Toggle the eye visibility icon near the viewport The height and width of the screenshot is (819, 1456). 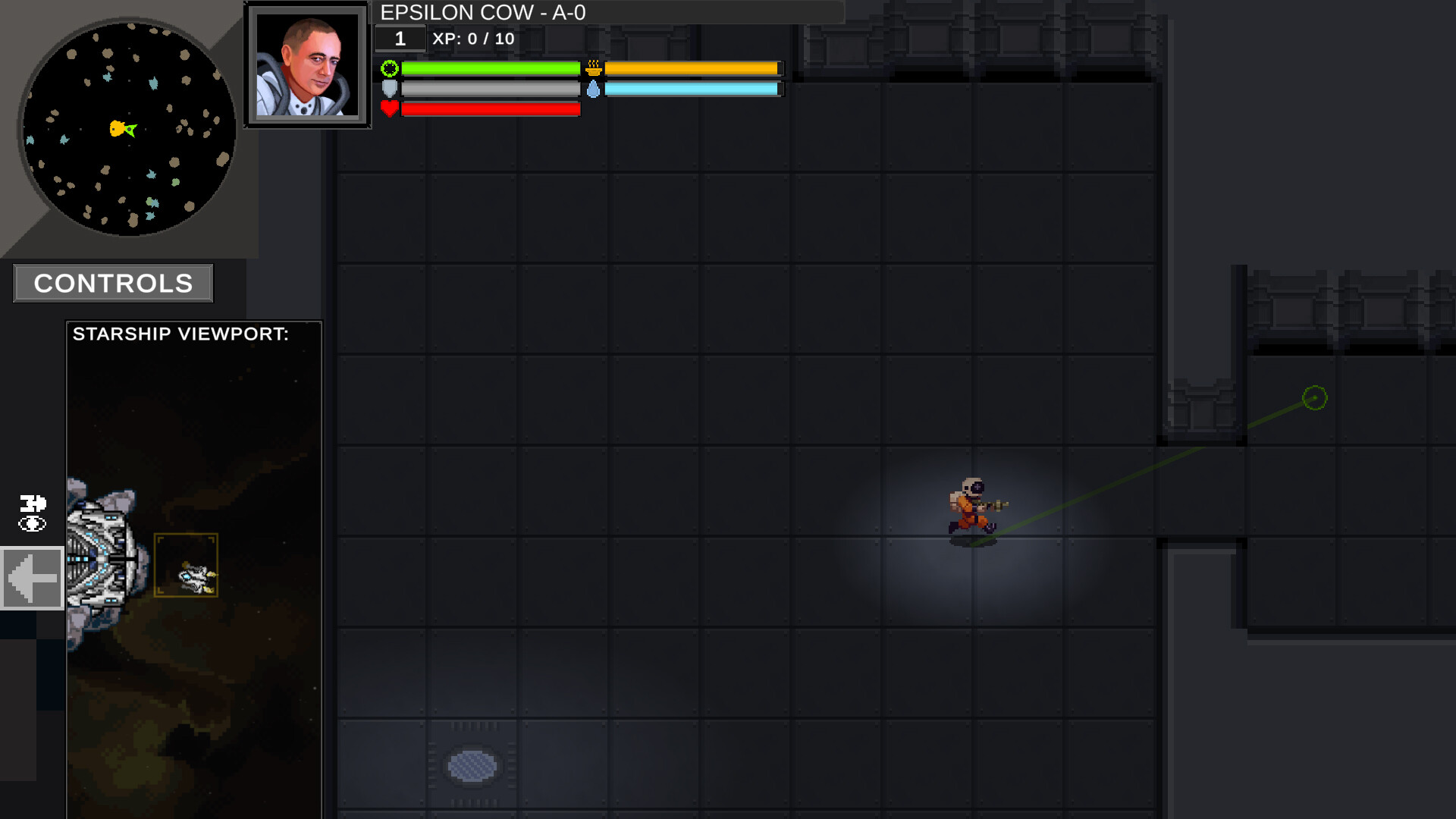tap(31, 524)
